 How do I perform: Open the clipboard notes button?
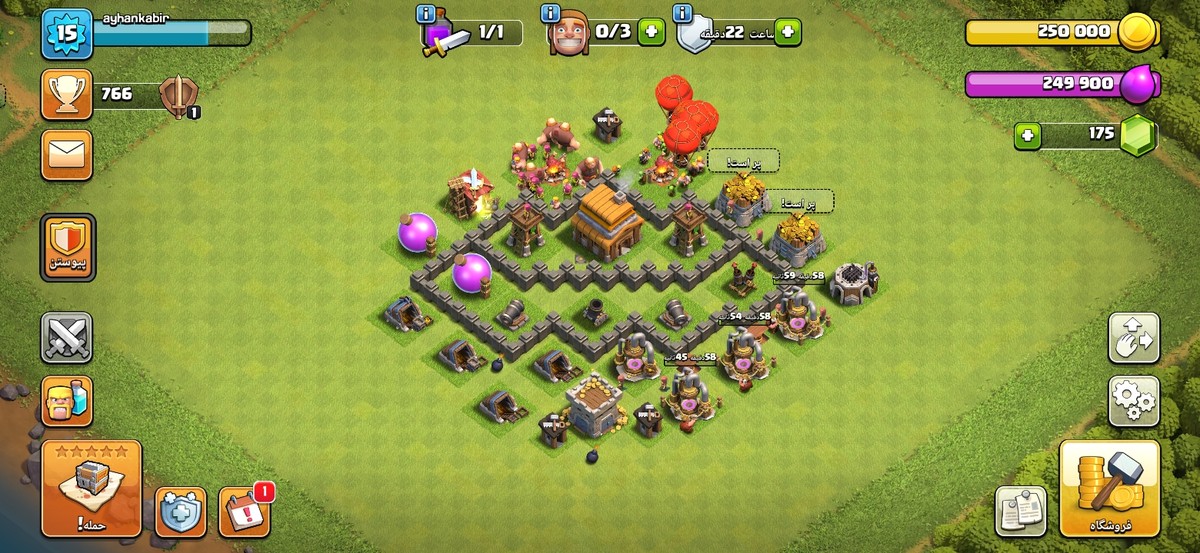(x=1020, y=511)
